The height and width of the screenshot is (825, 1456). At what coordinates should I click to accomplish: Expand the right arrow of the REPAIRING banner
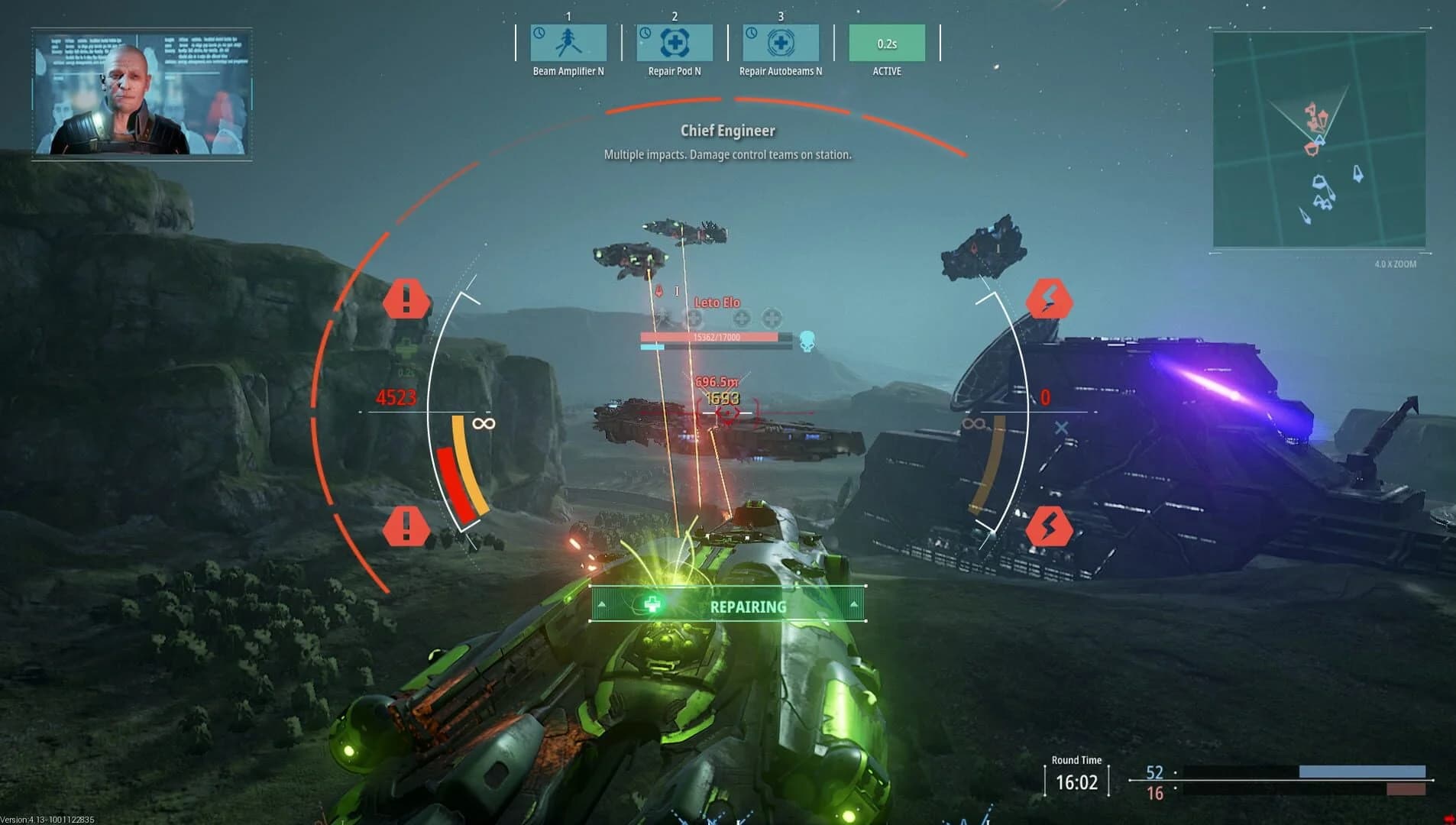tap(853, 606)
